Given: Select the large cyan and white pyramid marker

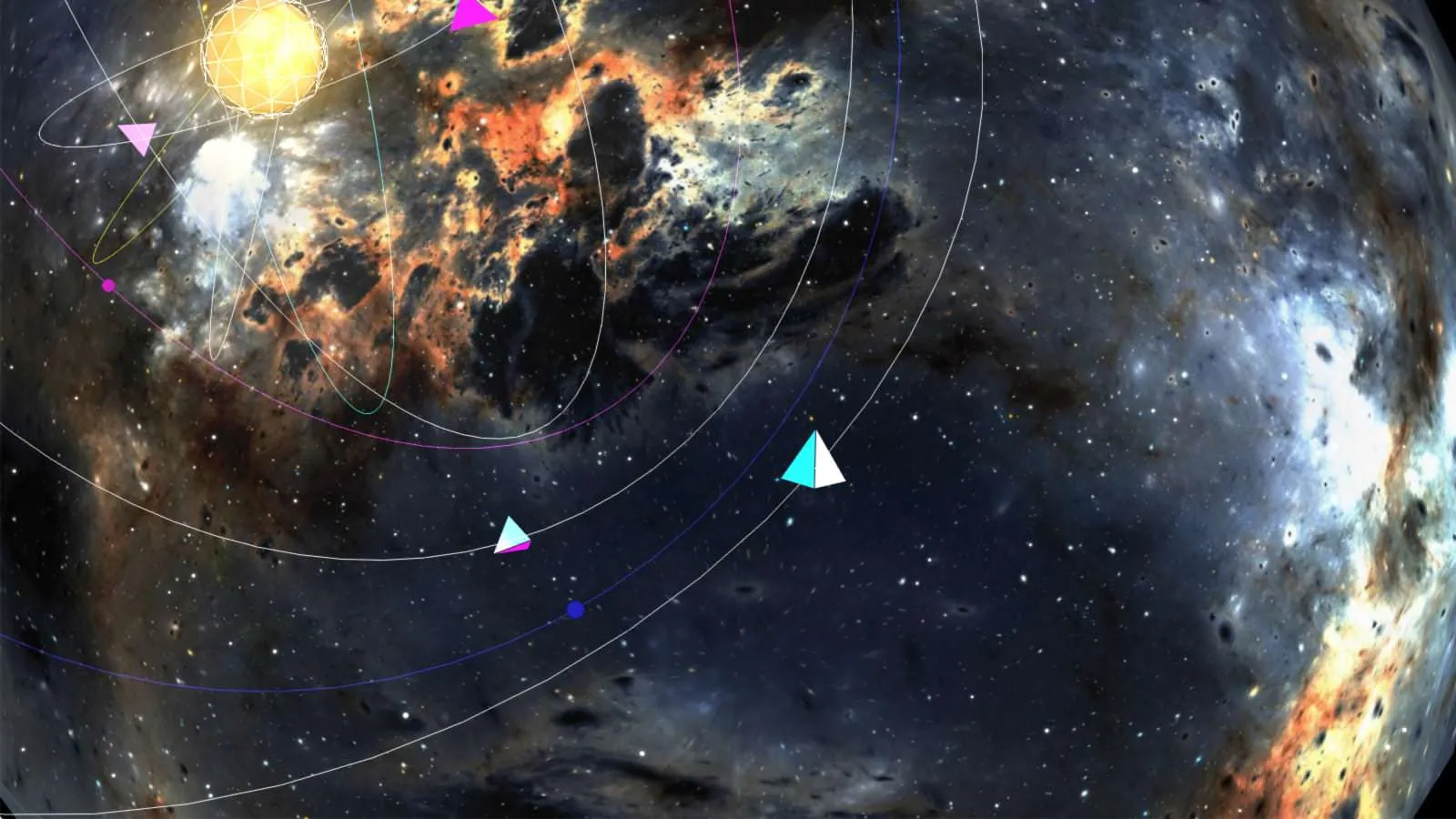Looking at the screenshot, I should 813,463.
